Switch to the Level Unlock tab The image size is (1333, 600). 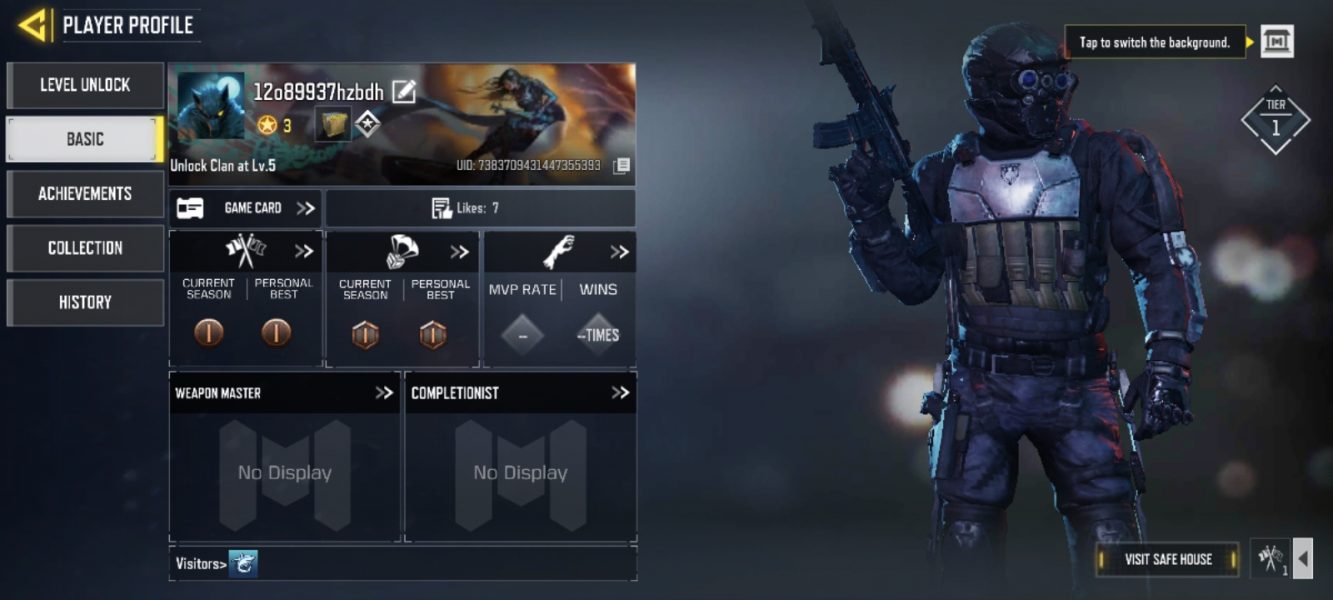pos(85,85)
